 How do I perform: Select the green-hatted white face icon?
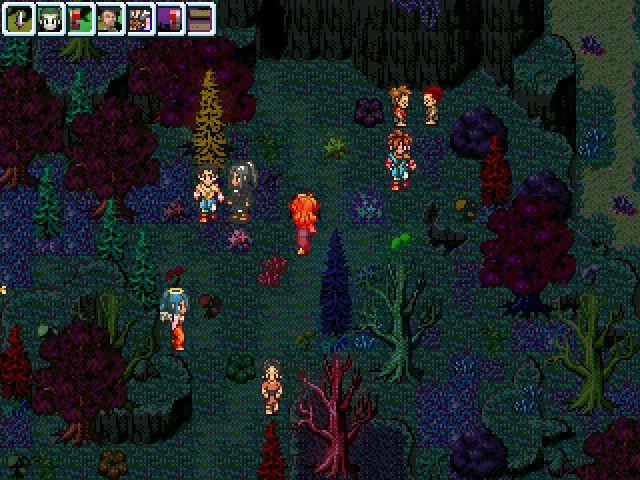tap(49, 18)
